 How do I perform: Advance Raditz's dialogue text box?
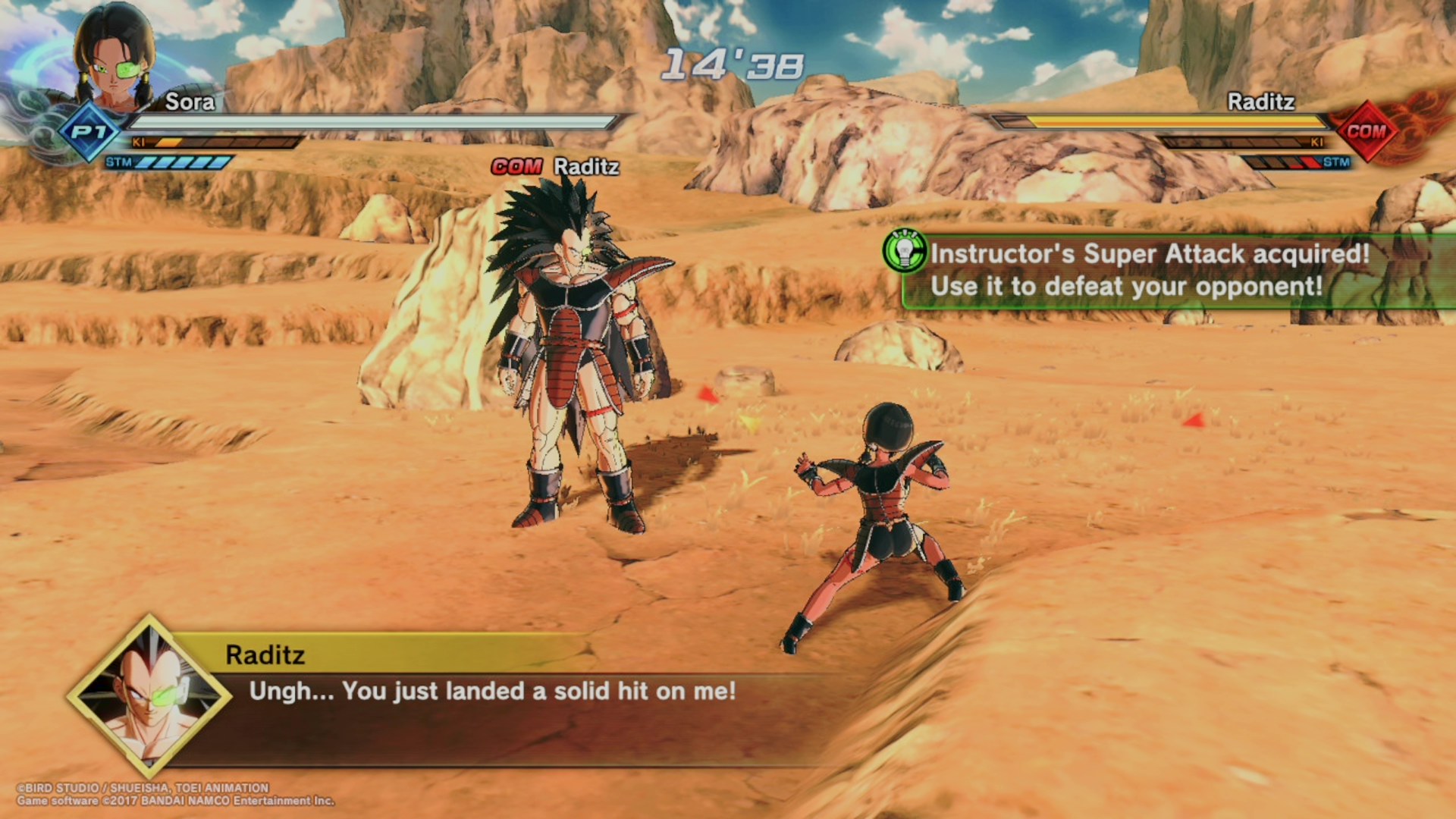click(x=493, y=692)
